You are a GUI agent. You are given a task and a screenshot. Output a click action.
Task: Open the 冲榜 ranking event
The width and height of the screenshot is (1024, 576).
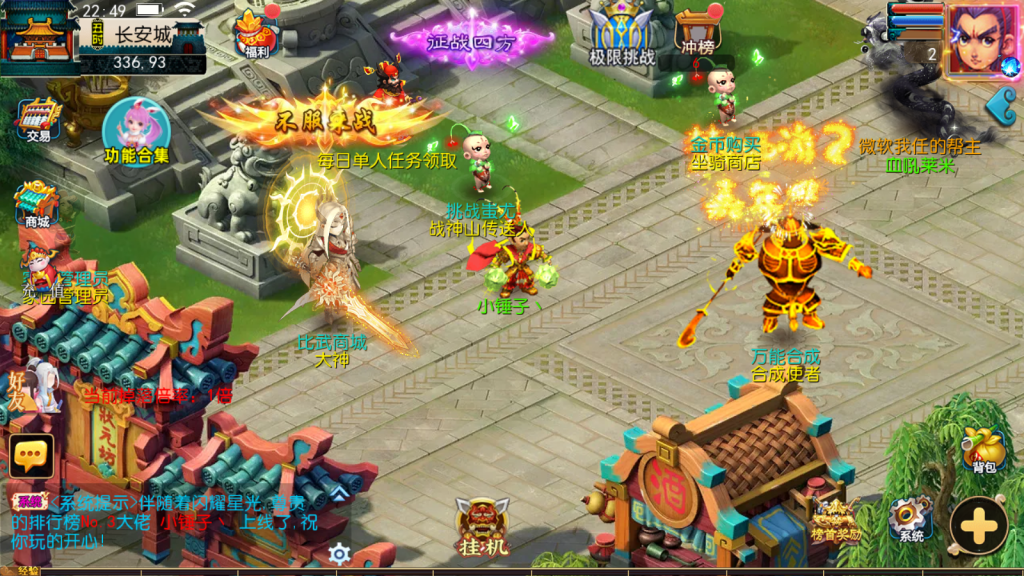click(698, 34)
